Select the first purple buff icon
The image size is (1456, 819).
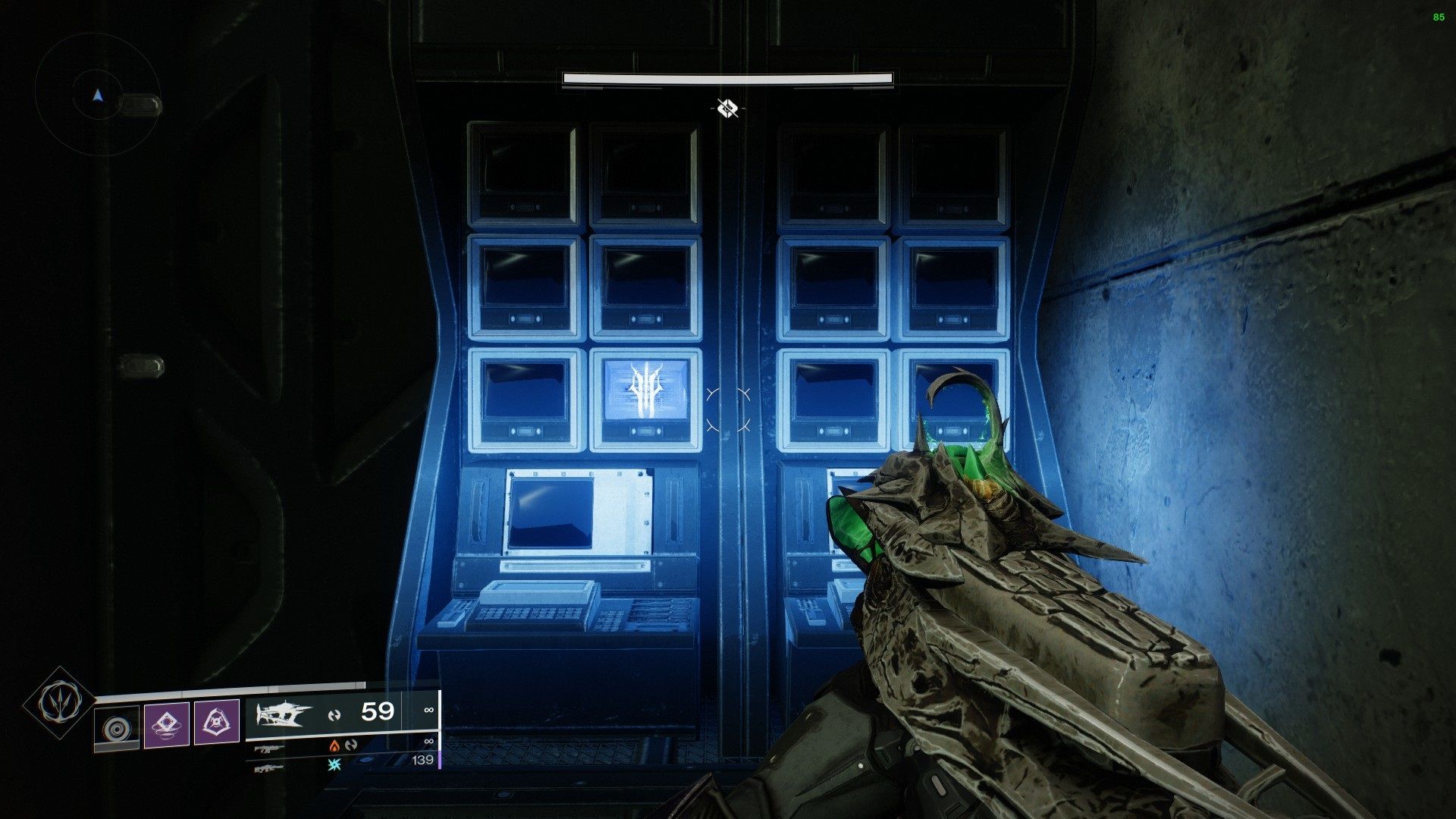(x=168, y=723)
